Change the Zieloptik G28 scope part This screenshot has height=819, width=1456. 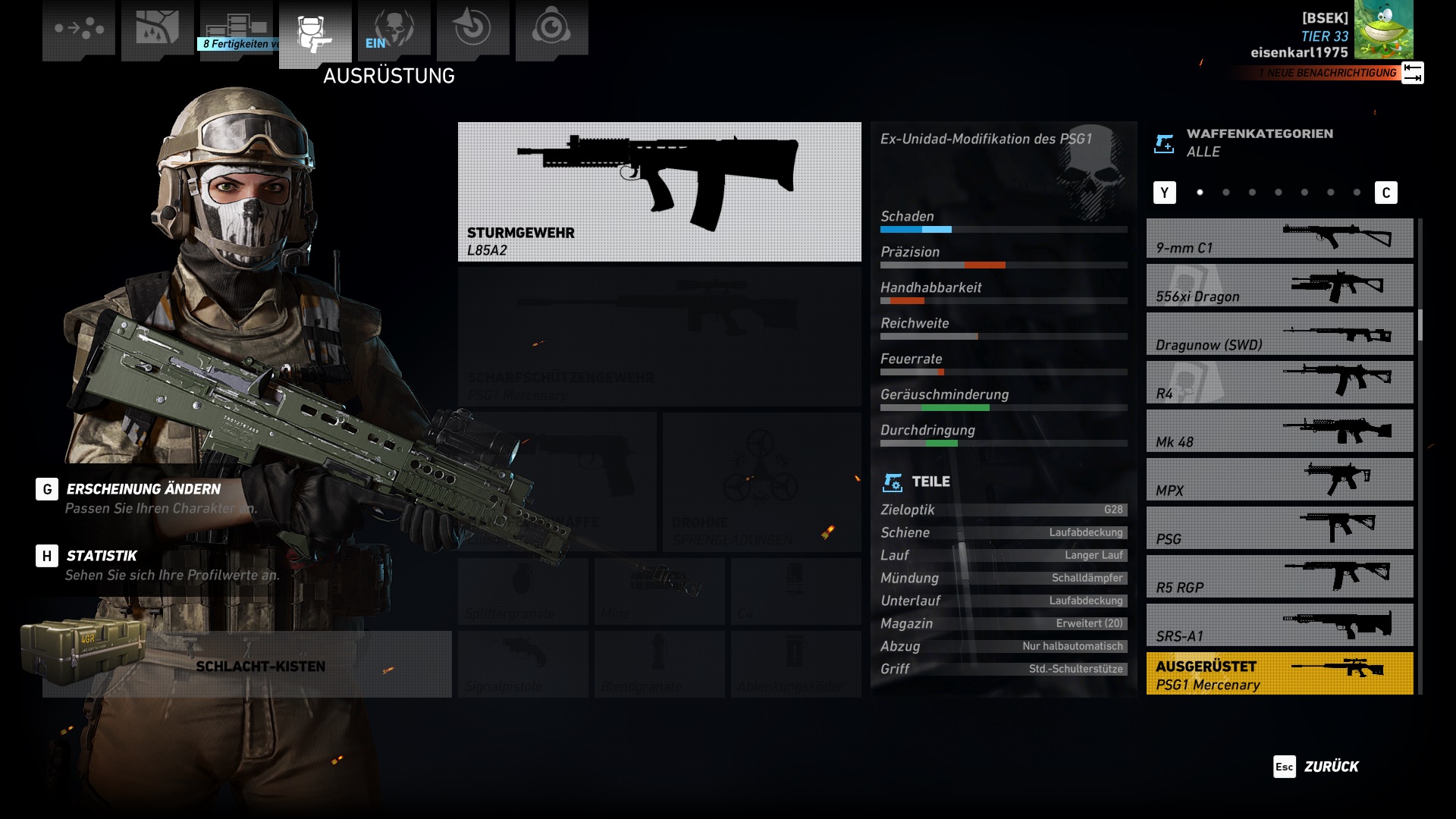pos(1003,510)
